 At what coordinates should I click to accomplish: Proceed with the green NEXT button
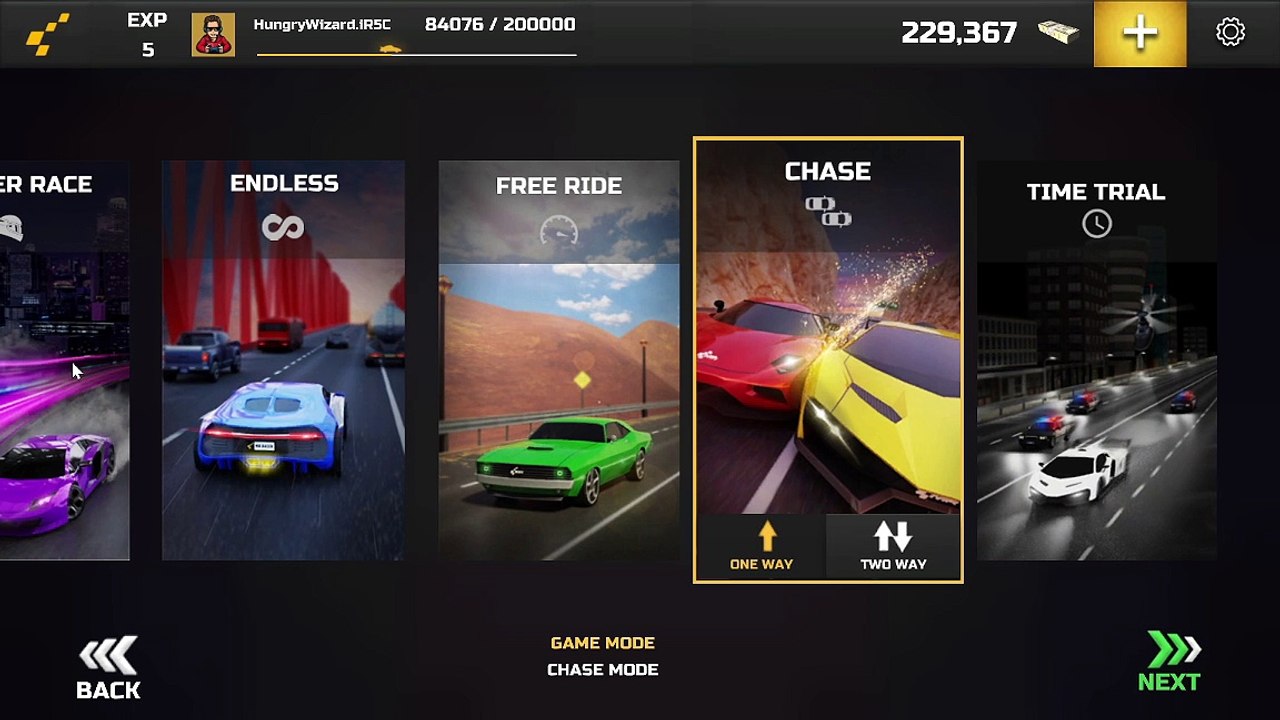point(1169,663)
